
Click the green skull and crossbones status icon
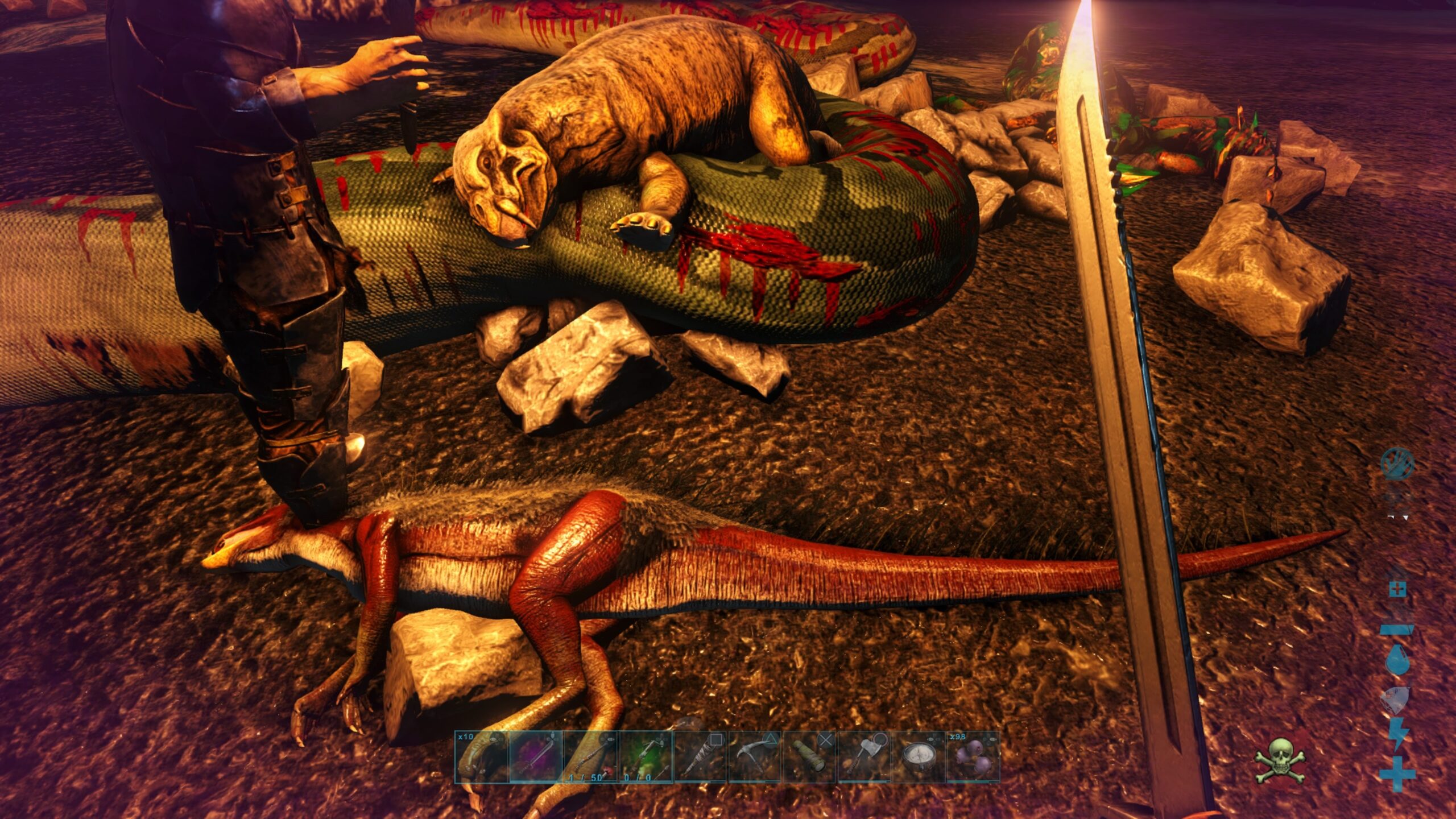(x=1279, y=760)
